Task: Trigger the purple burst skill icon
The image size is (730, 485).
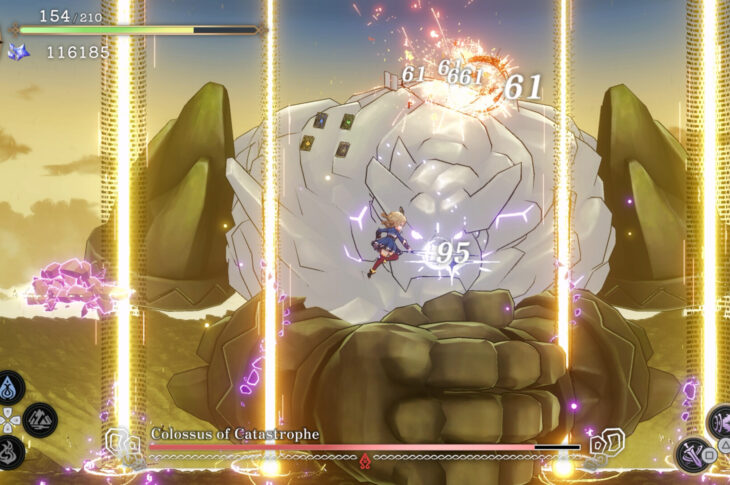Action: [722, 421]
